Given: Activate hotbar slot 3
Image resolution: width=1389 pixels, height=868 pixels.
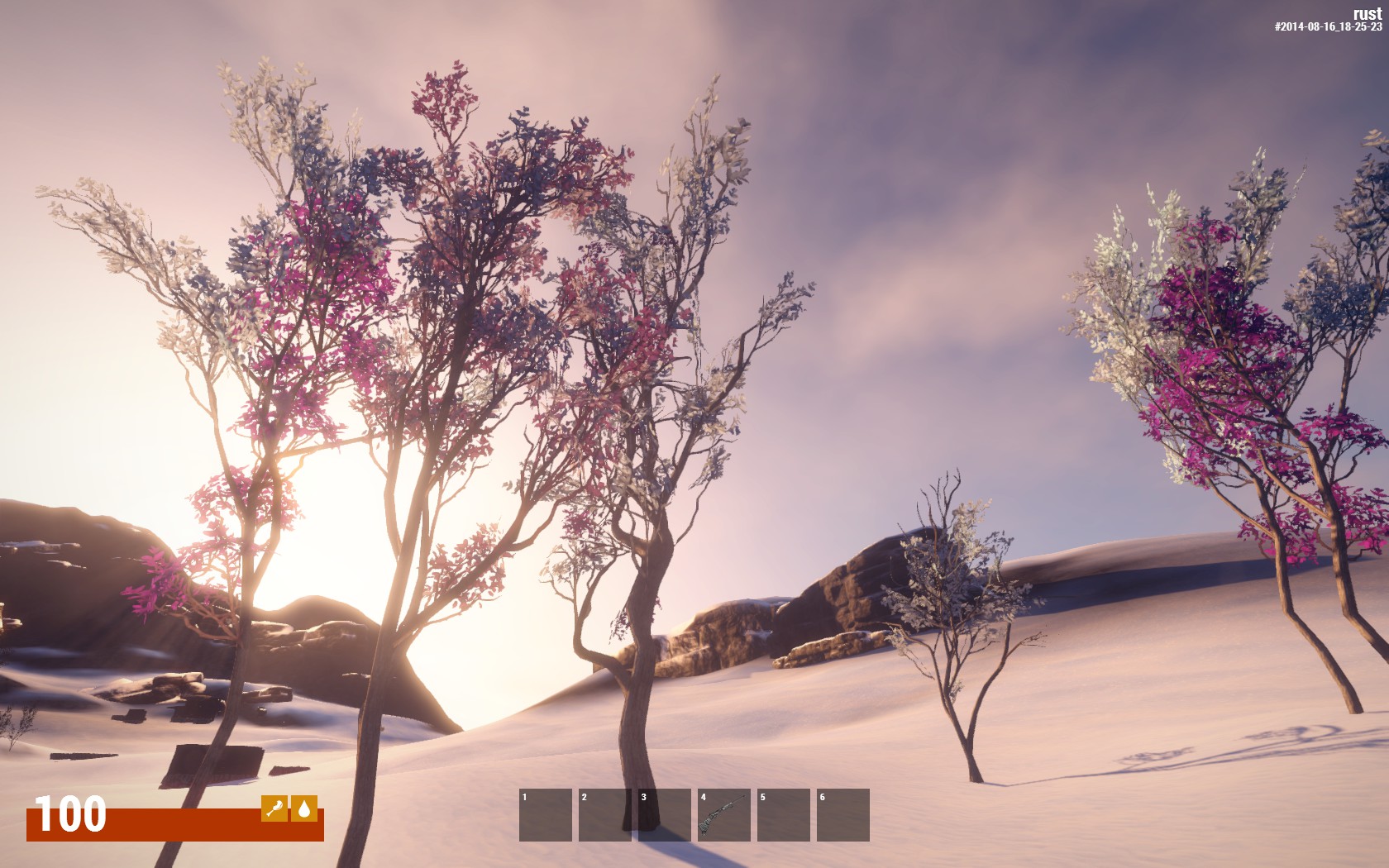Looking at the screenshot, I should click(664, 815).
